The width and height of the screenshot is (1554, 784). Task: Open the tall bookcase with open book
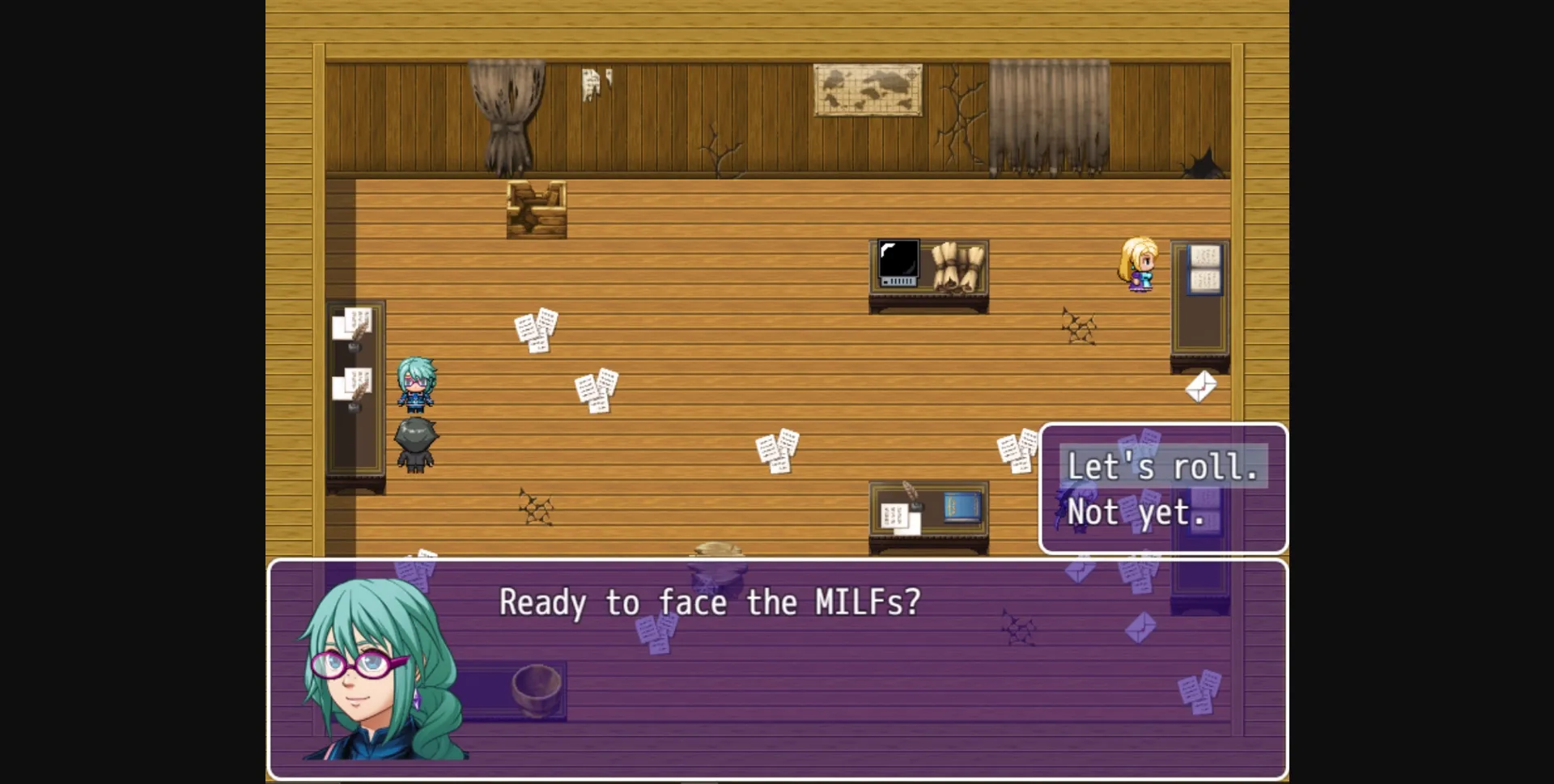pos(1200,299)
